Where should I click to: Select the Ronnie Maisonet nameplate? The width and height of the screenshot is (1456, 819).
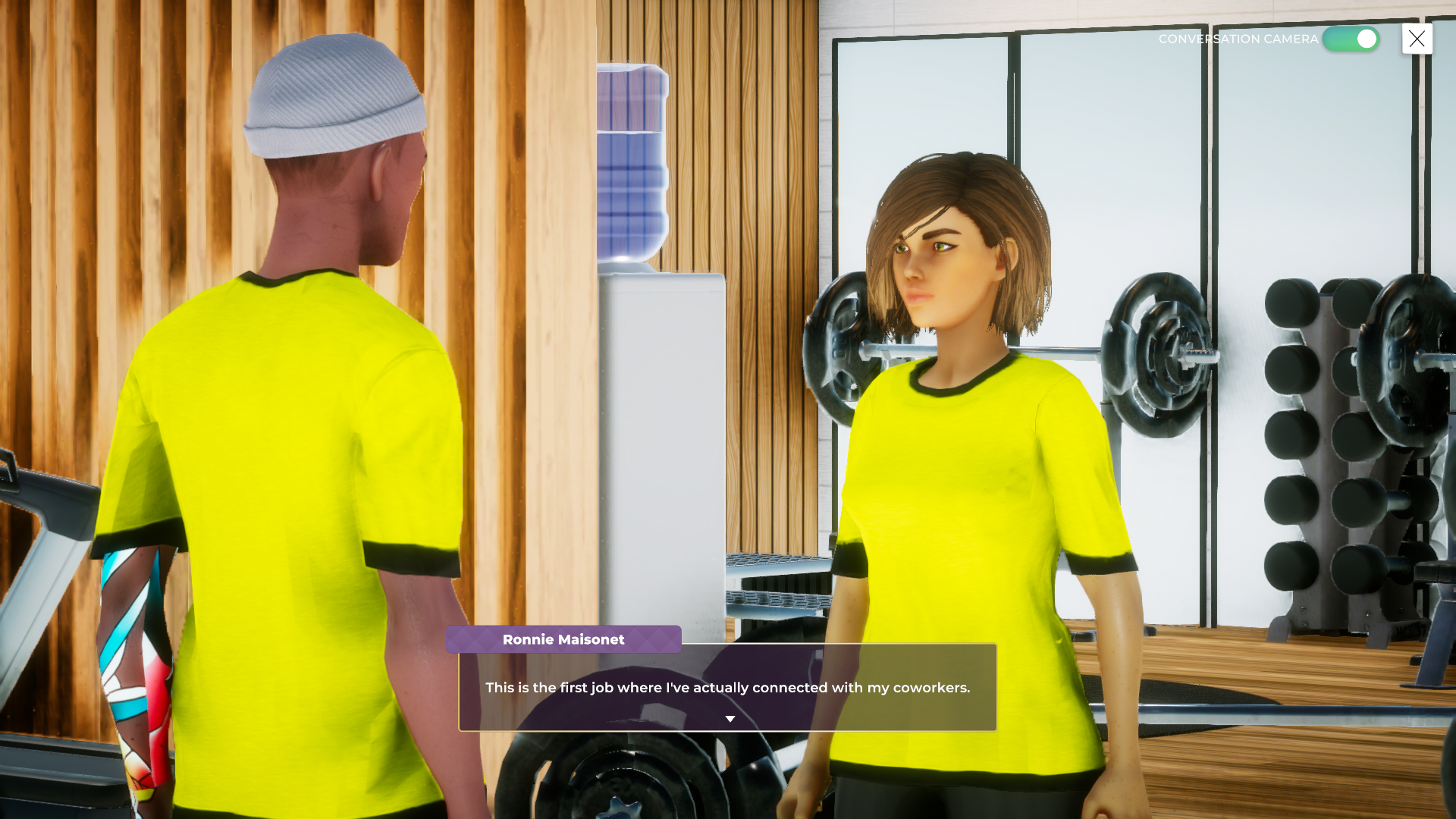tap(563, 639)
